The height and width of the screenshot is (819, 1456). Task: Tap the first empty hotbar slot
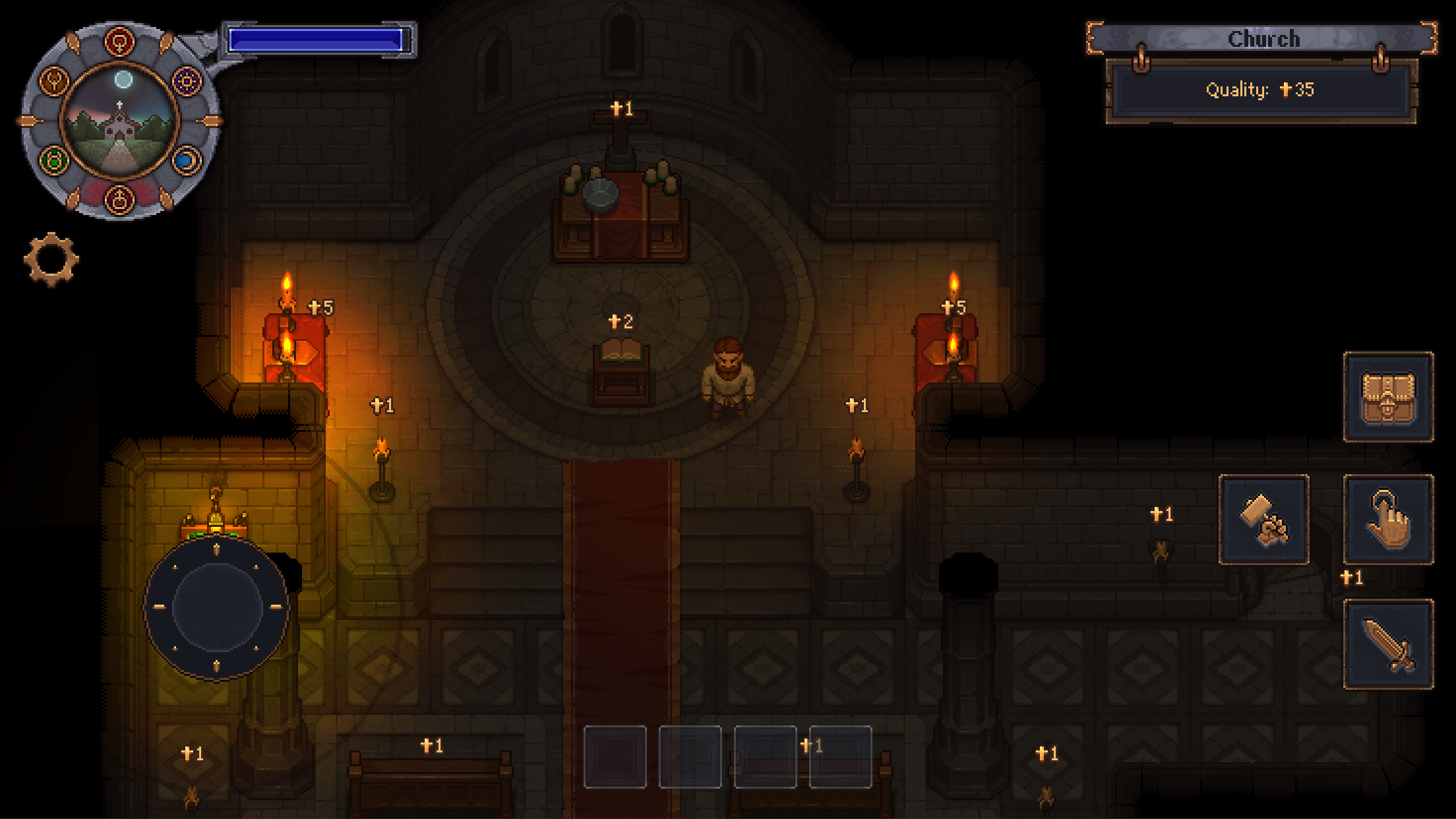click(x=615, y=758)
